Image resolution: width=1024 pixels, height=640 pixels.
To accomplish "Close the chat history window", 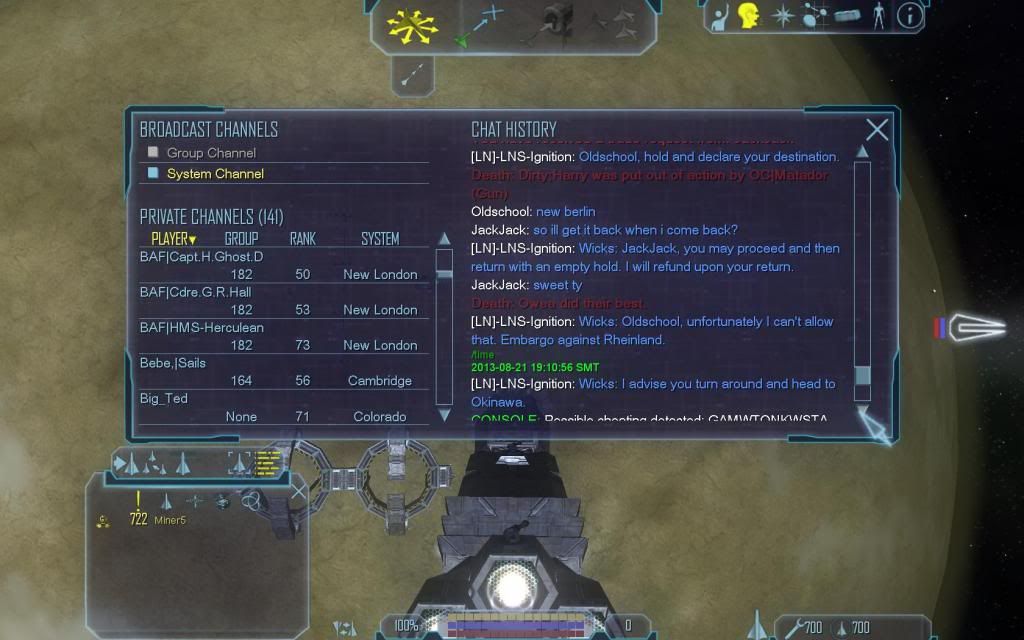I will tap(877, 130).
